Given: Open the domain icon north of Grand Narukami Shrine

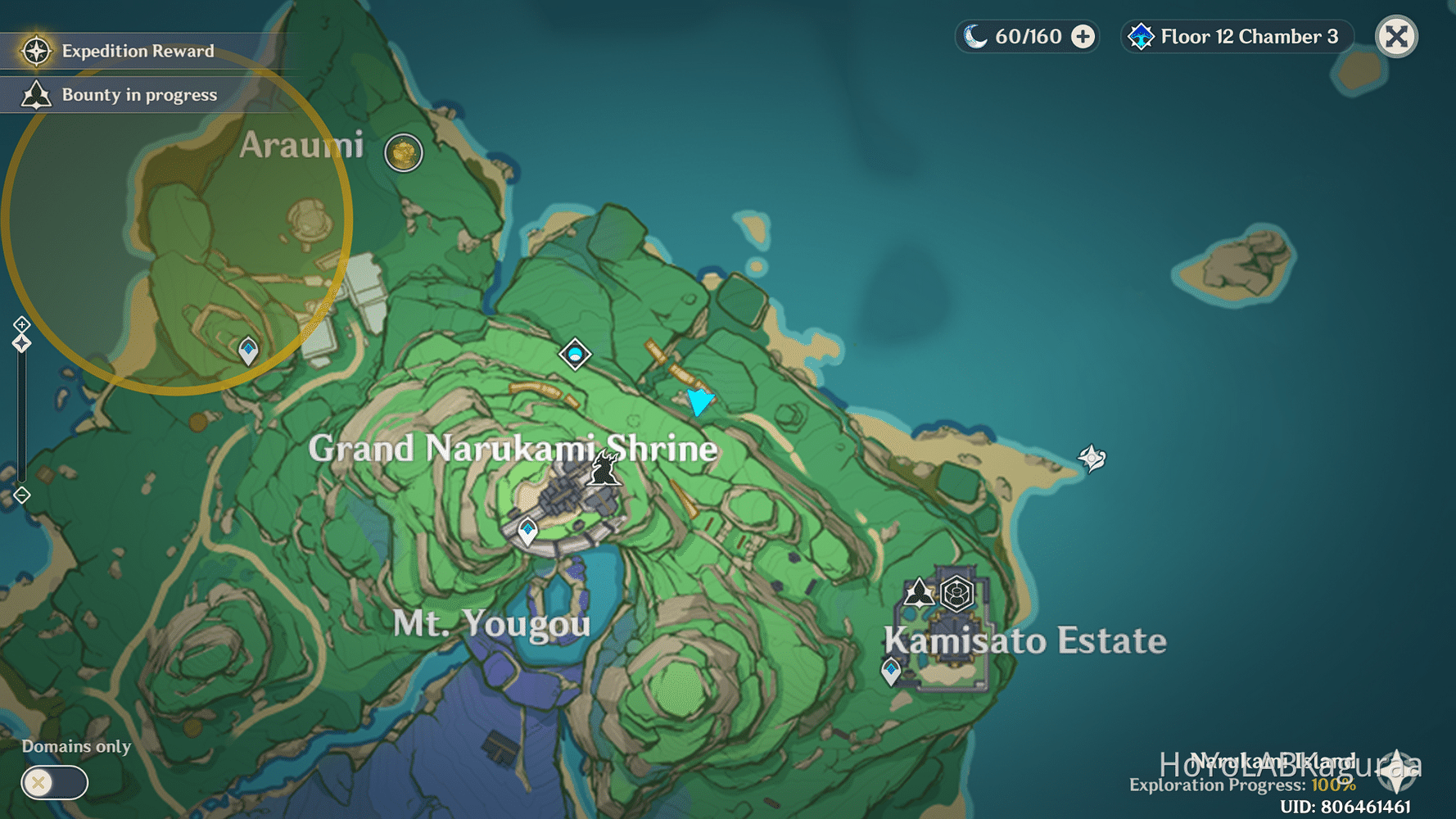Looking at the screenshot, I should [x=575, y=354].
